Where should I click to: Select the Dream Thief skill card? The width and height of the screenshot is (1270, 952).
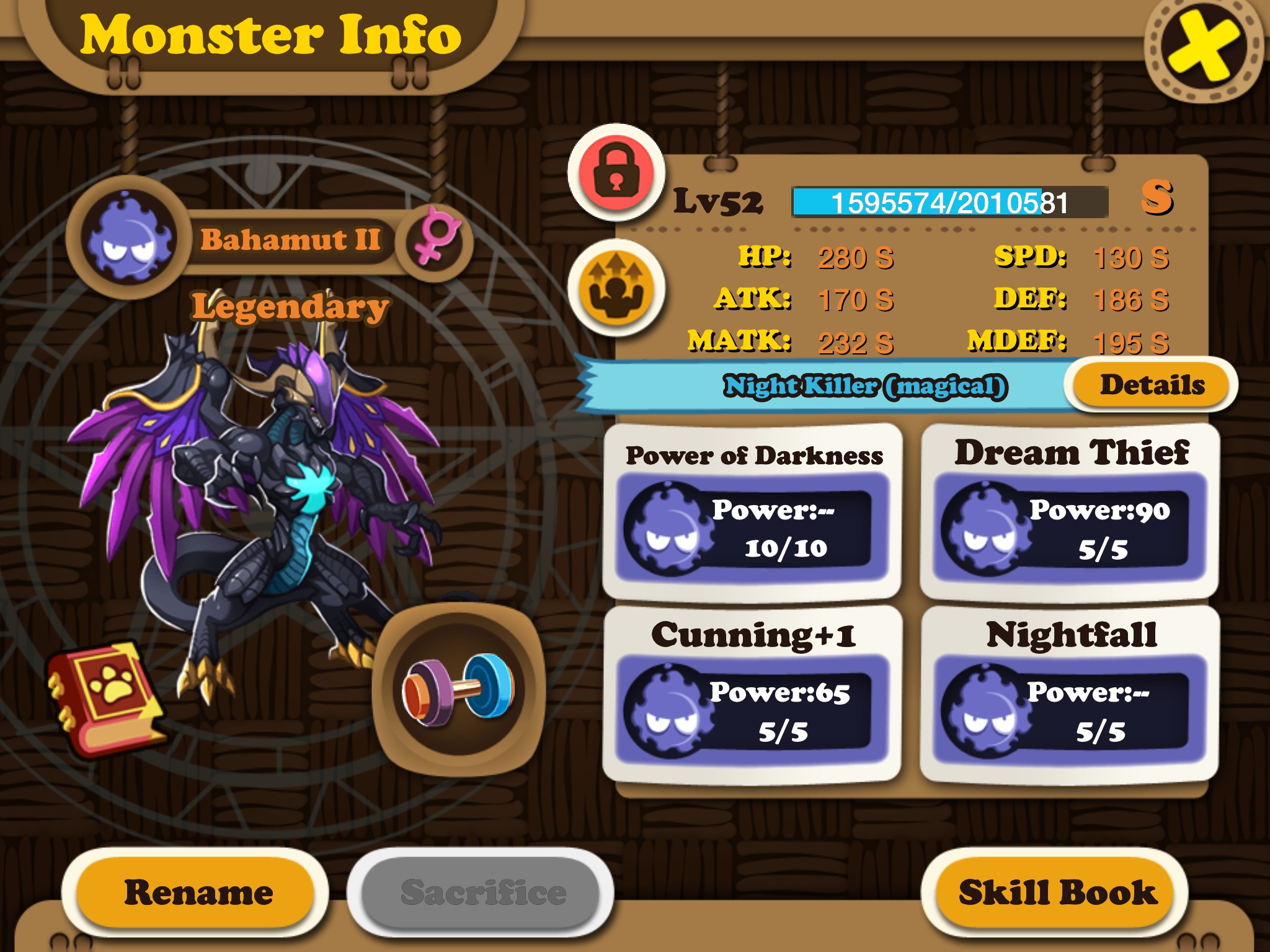tap(1070, 512)
